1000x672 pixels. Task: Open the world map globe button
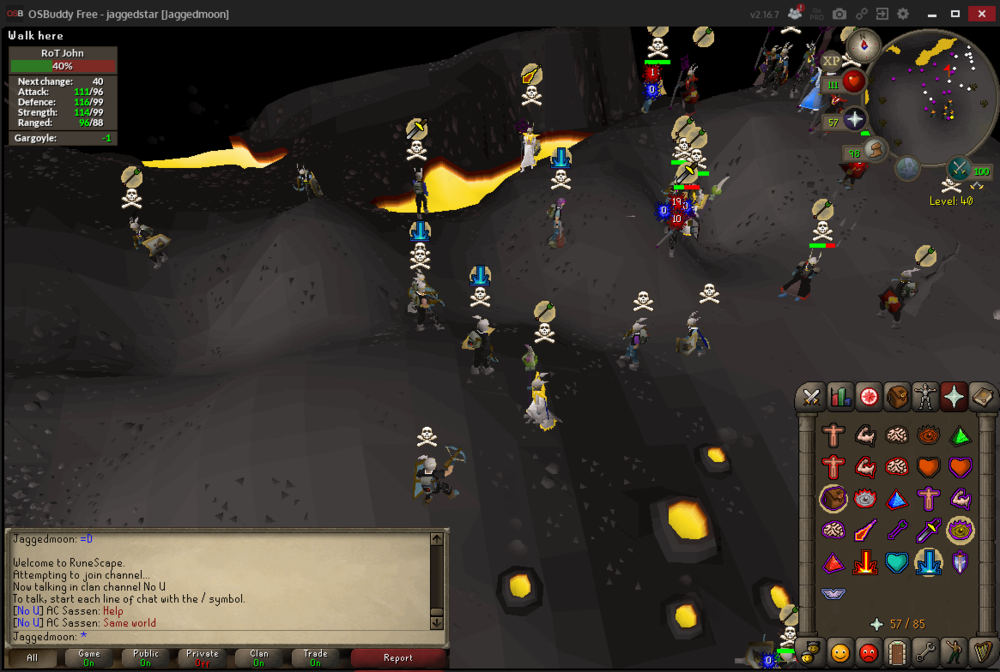click(907, 167)
